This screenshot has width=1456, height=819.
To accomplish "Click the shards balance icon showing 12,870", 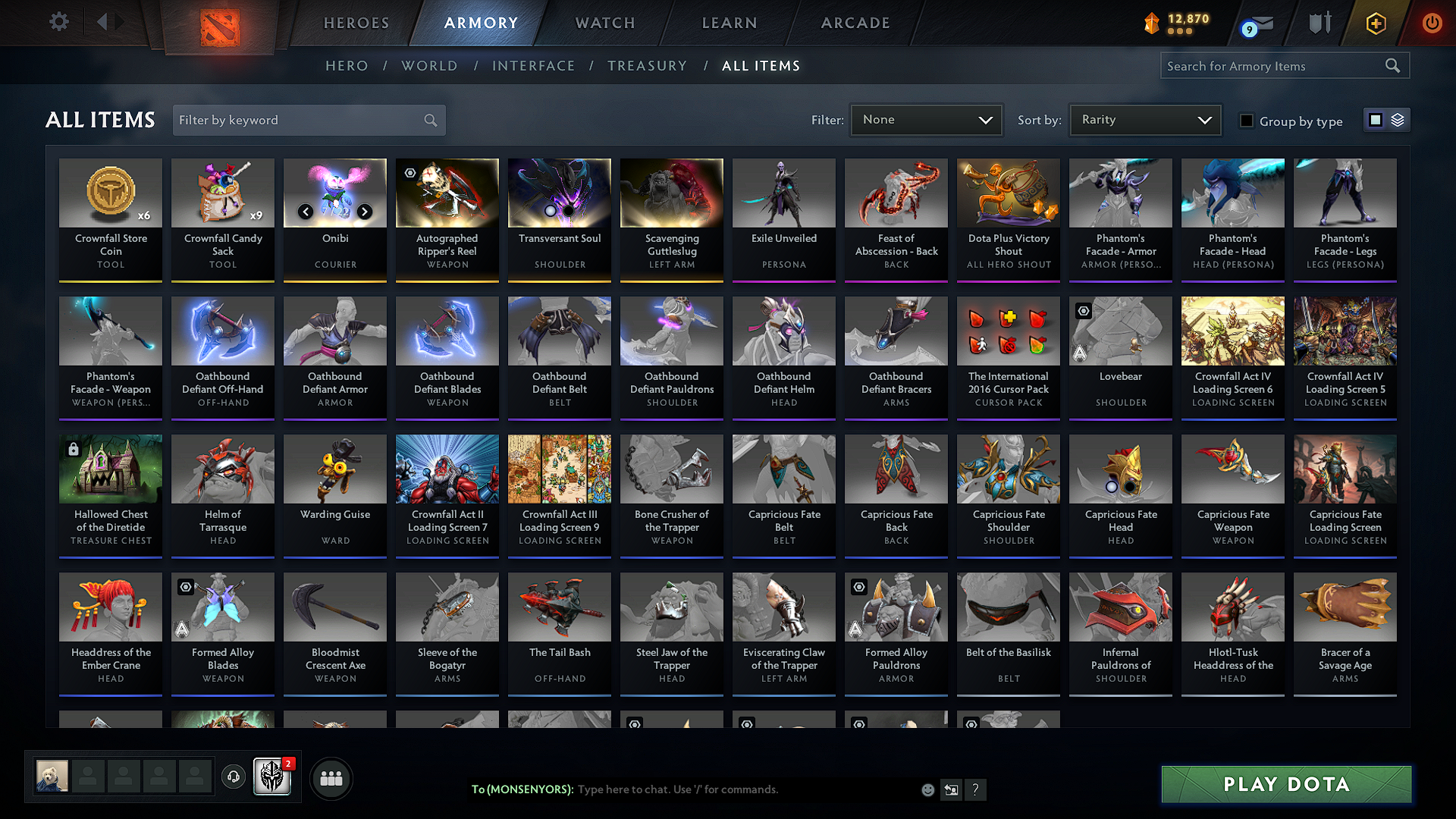I will tap(1153, 24).
